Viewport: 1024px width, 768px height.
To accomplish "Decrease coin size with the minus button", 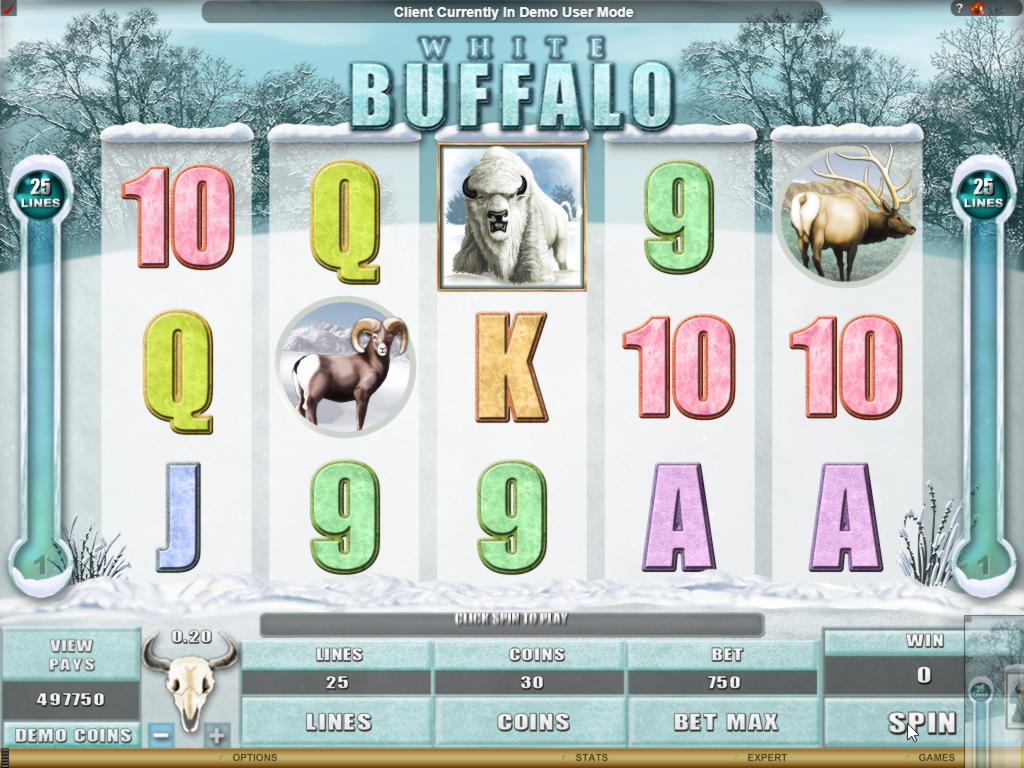I will click(162, 735).
